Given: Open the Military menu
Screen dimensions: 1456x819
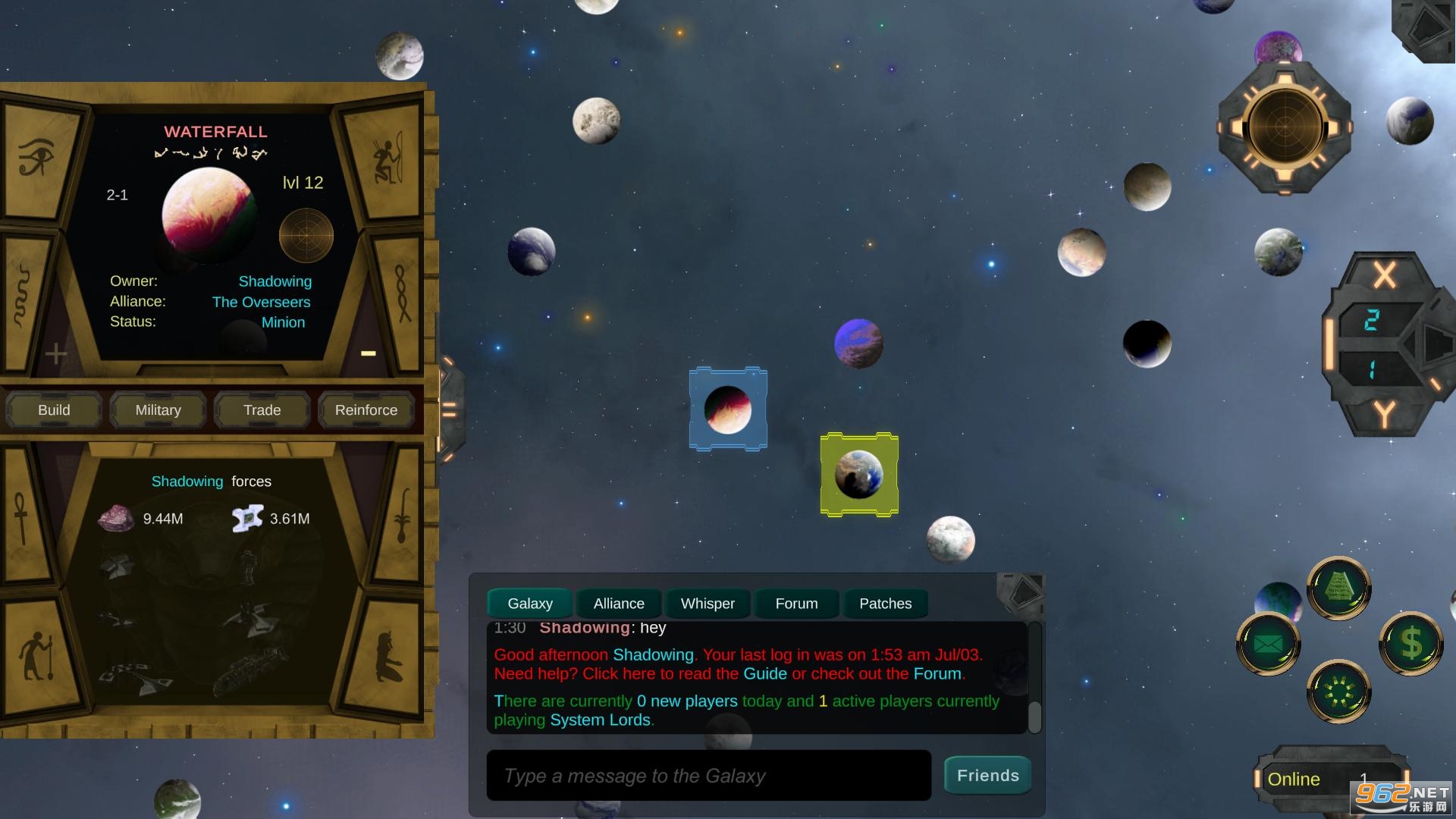Looking at the screenshot, I should [x=158, y=410].
